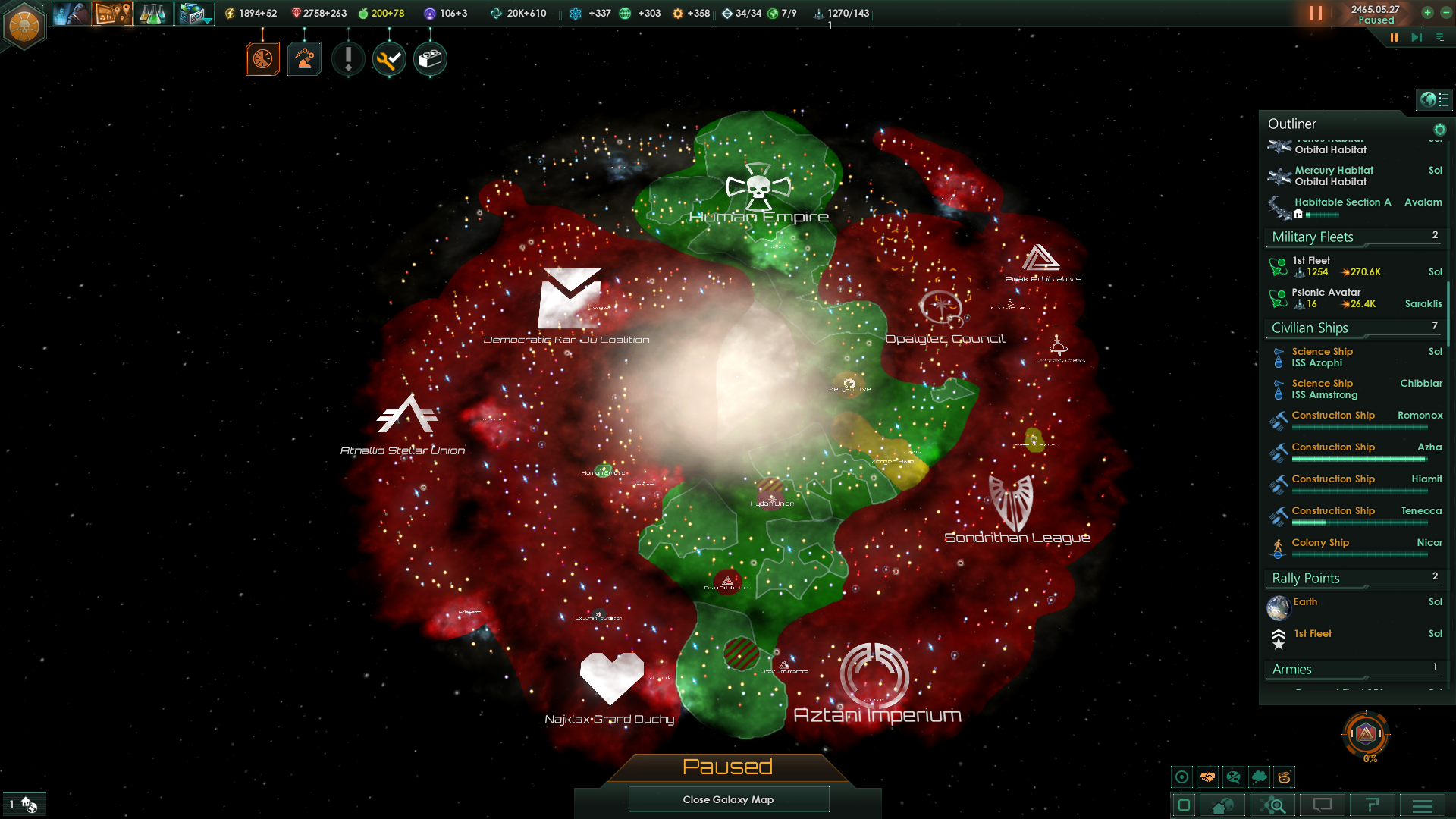
Task: Select 1st Fleet in the Outliner
Action: point(1310,260)
